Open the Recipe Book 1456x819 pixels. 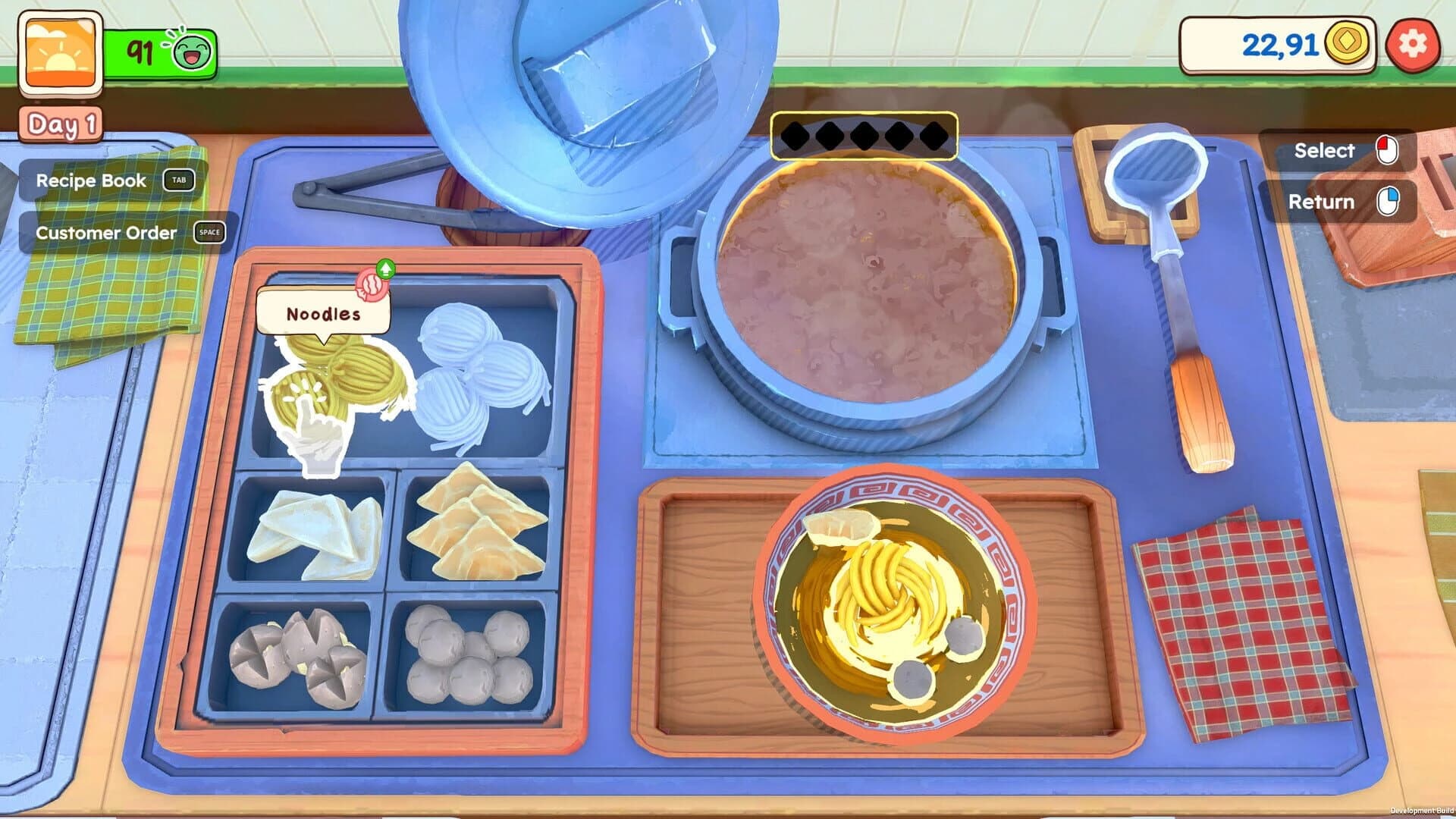click(x=89, y=181)
